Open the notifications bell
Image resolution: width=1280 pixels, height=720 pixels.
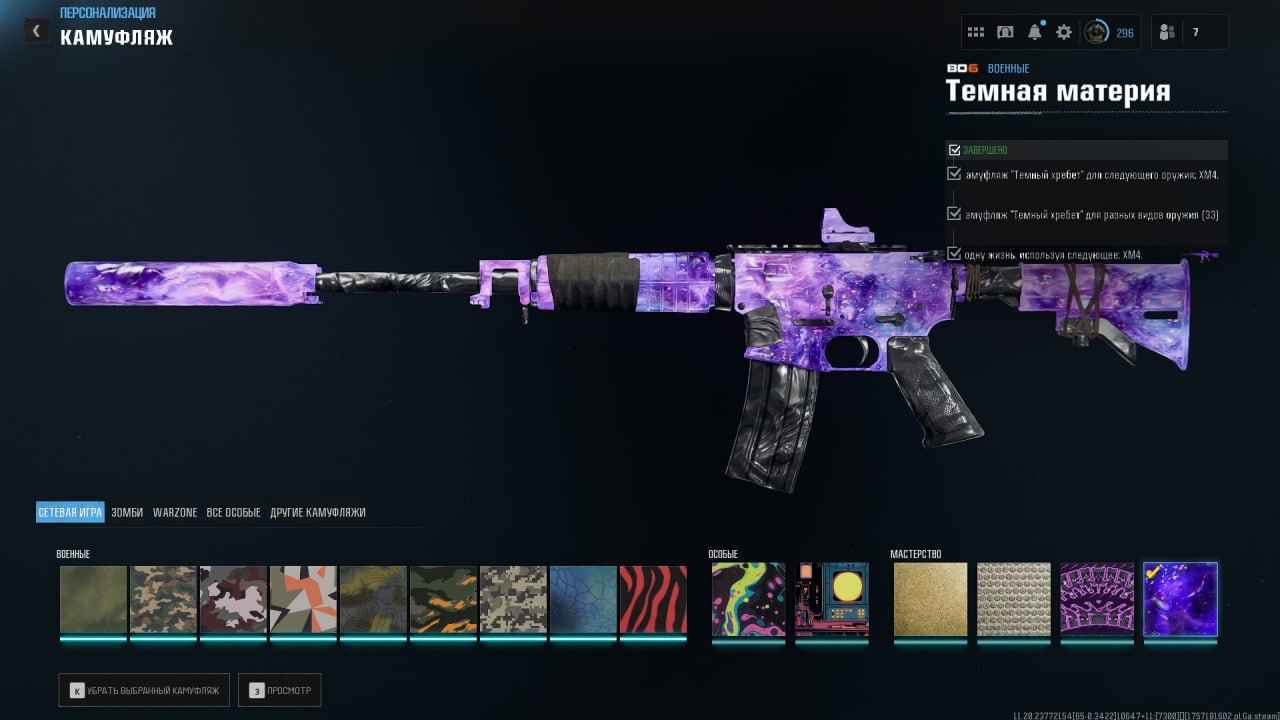click(1035, 33)
